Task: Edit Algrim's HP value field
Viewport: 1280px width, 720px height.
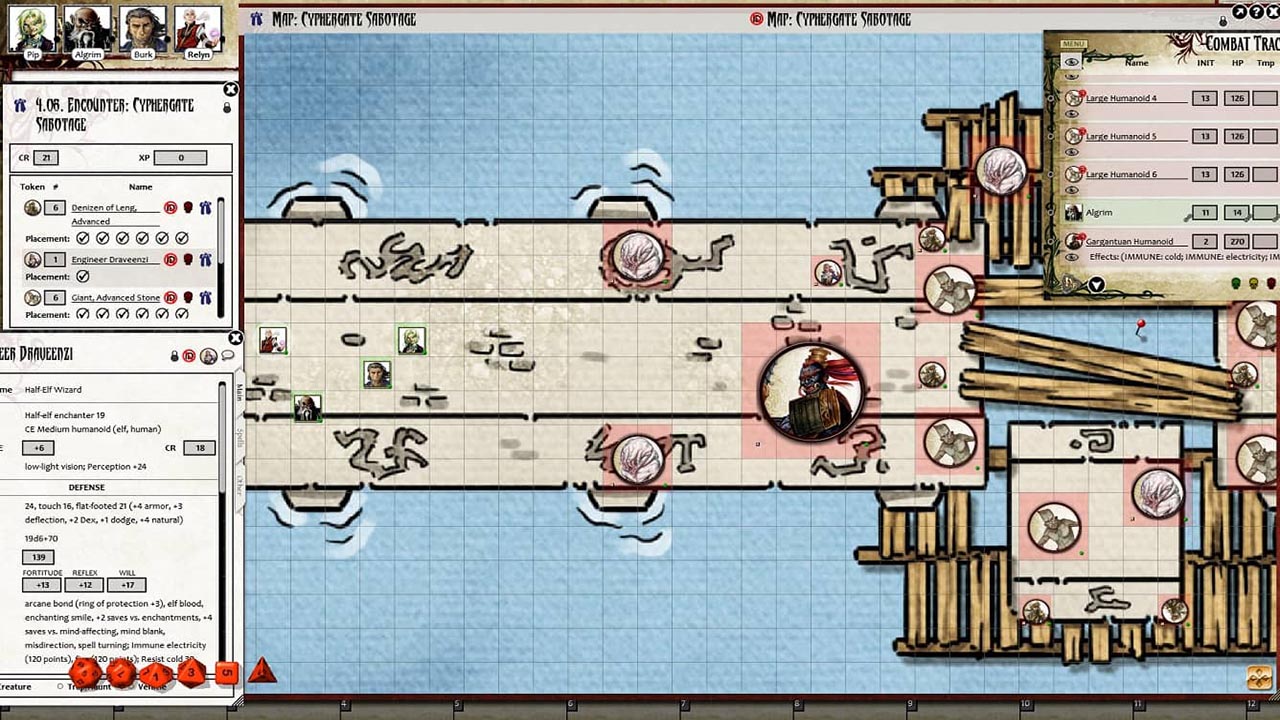Action: [x=1235, y=212]
